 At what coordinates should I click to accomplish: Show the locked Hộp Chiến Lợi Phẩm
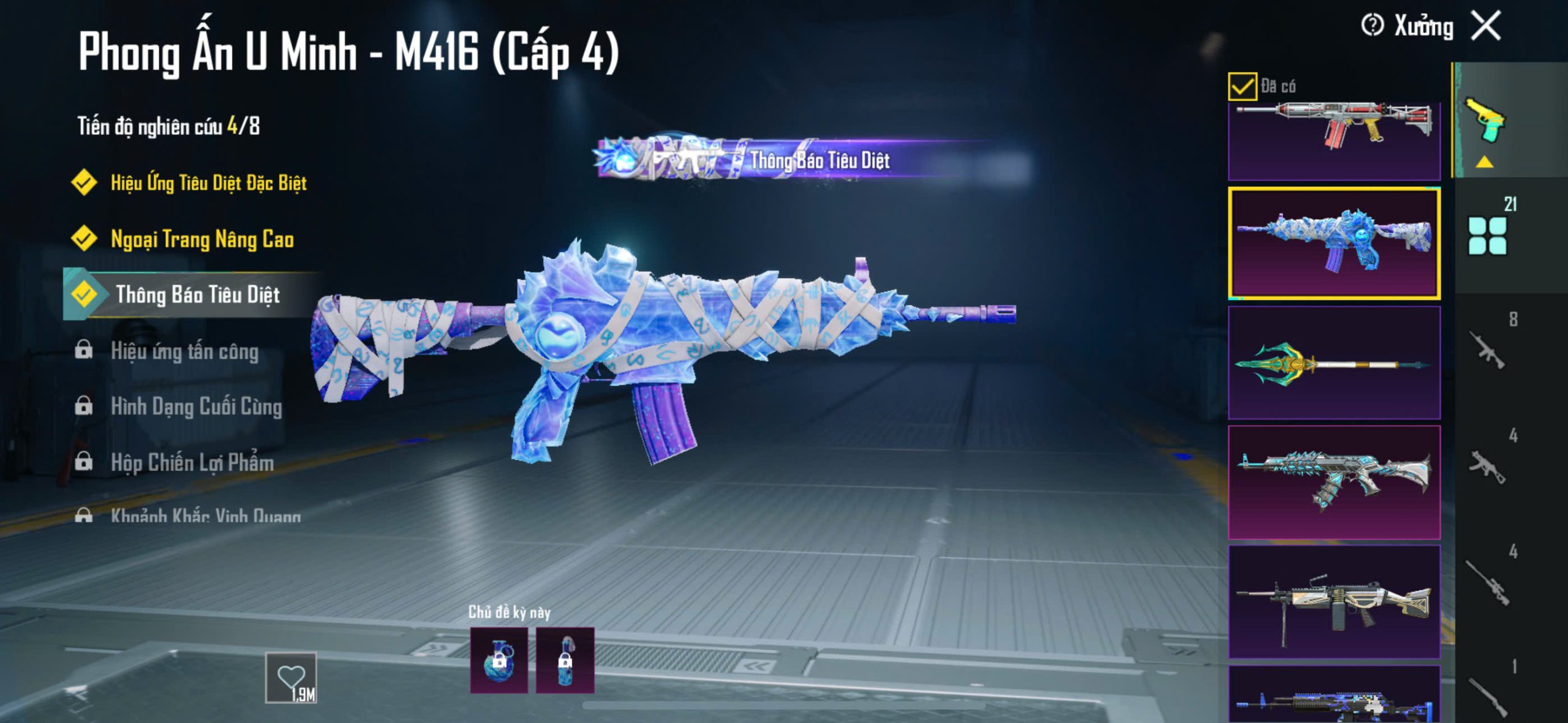[x=191, y=463]
